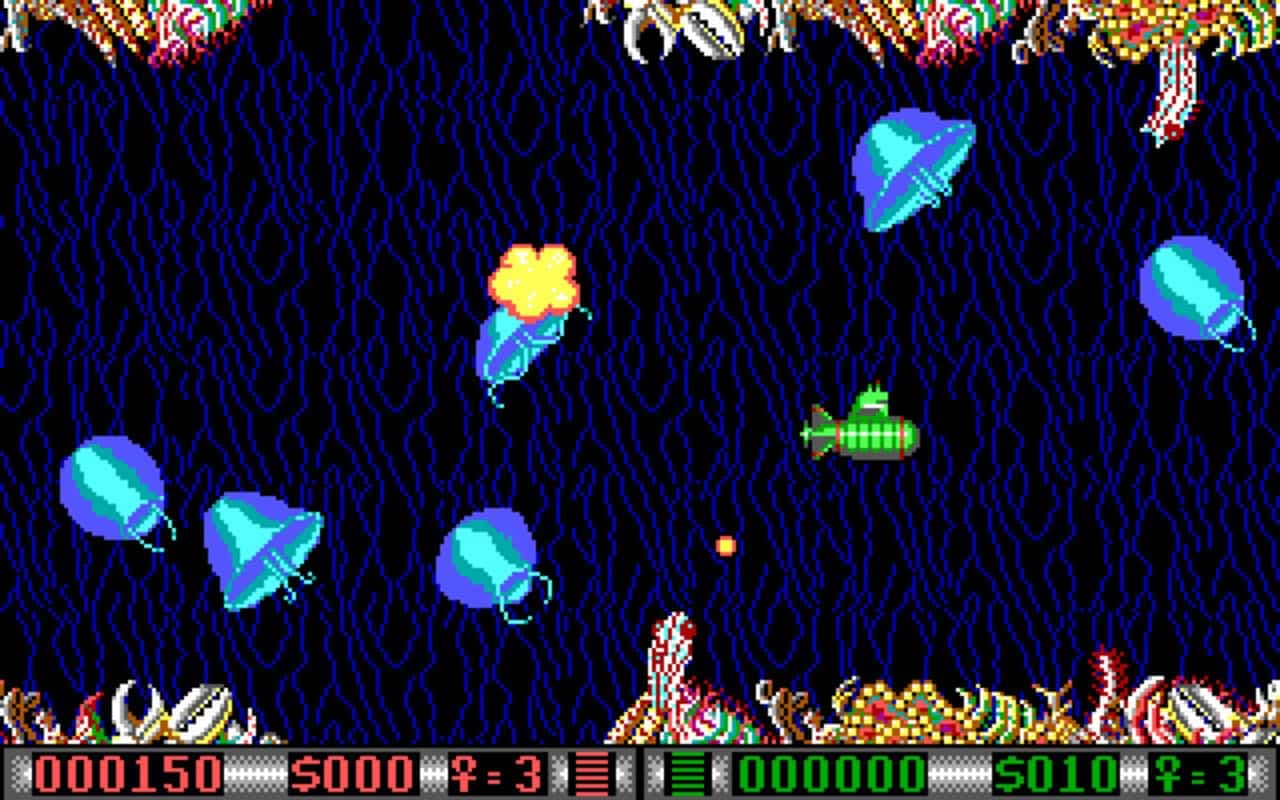Click the small orange torpedo projectile

pyautogui.click(x=724, y=545)
